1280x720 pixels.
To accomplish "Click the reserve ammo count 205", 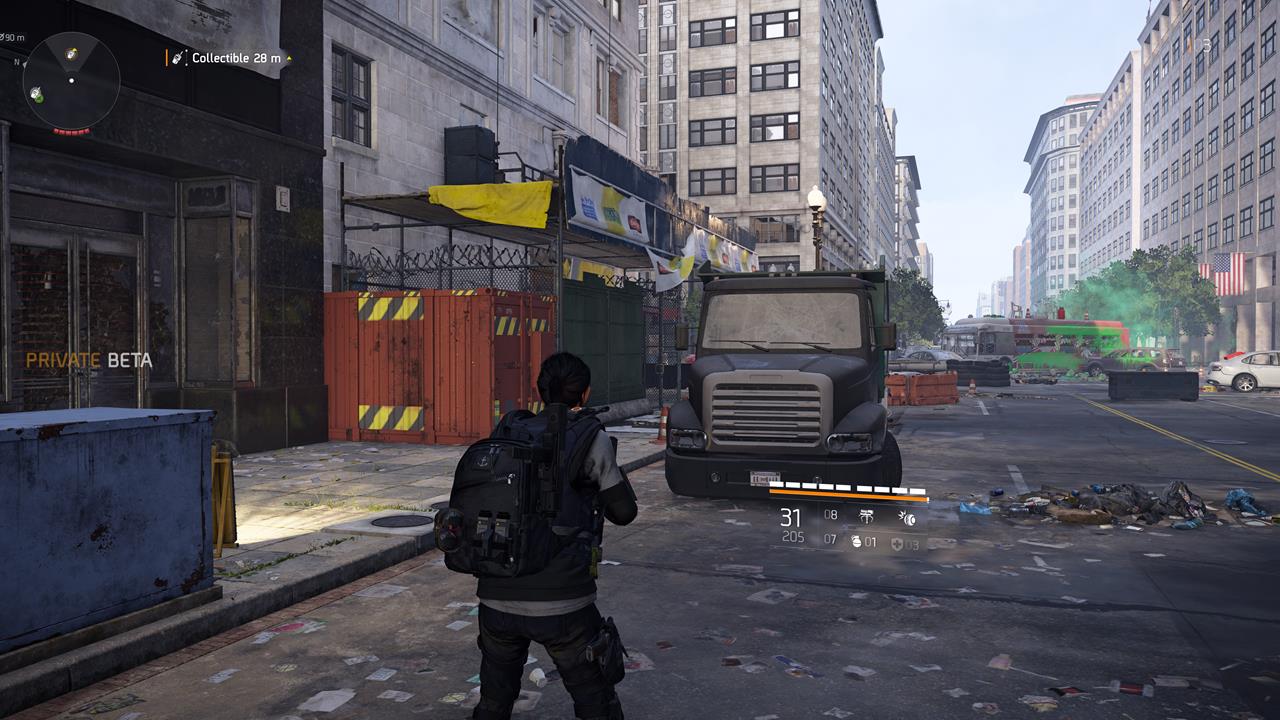I will click(794, 535).
